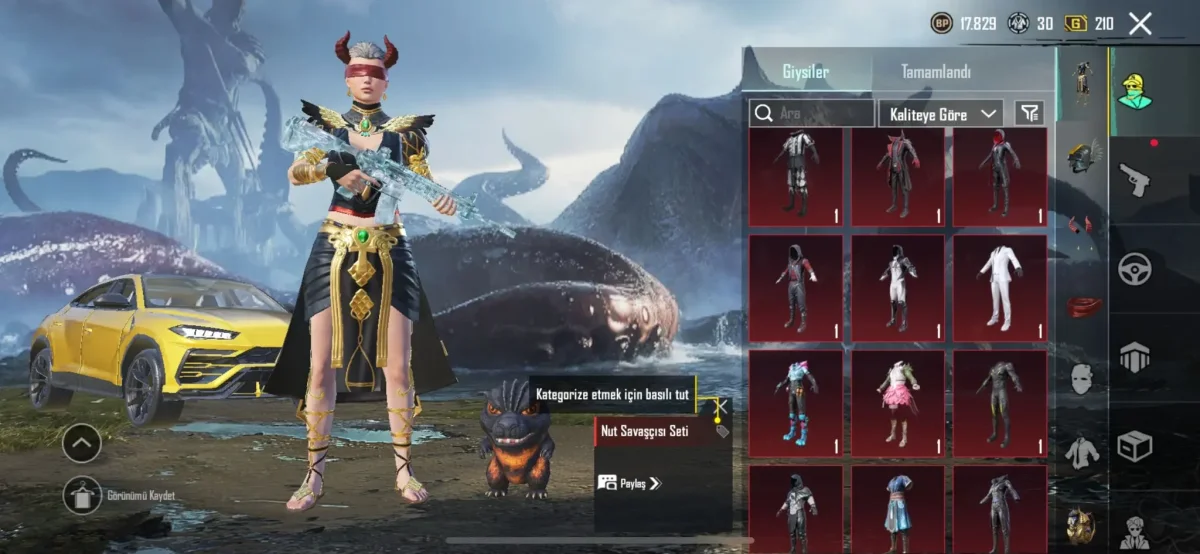Screen dimensions: 1200x554
Task: Open the Kaliteye Göre sort dropdown
Action: pyautogui.click(x=940, y=114)
